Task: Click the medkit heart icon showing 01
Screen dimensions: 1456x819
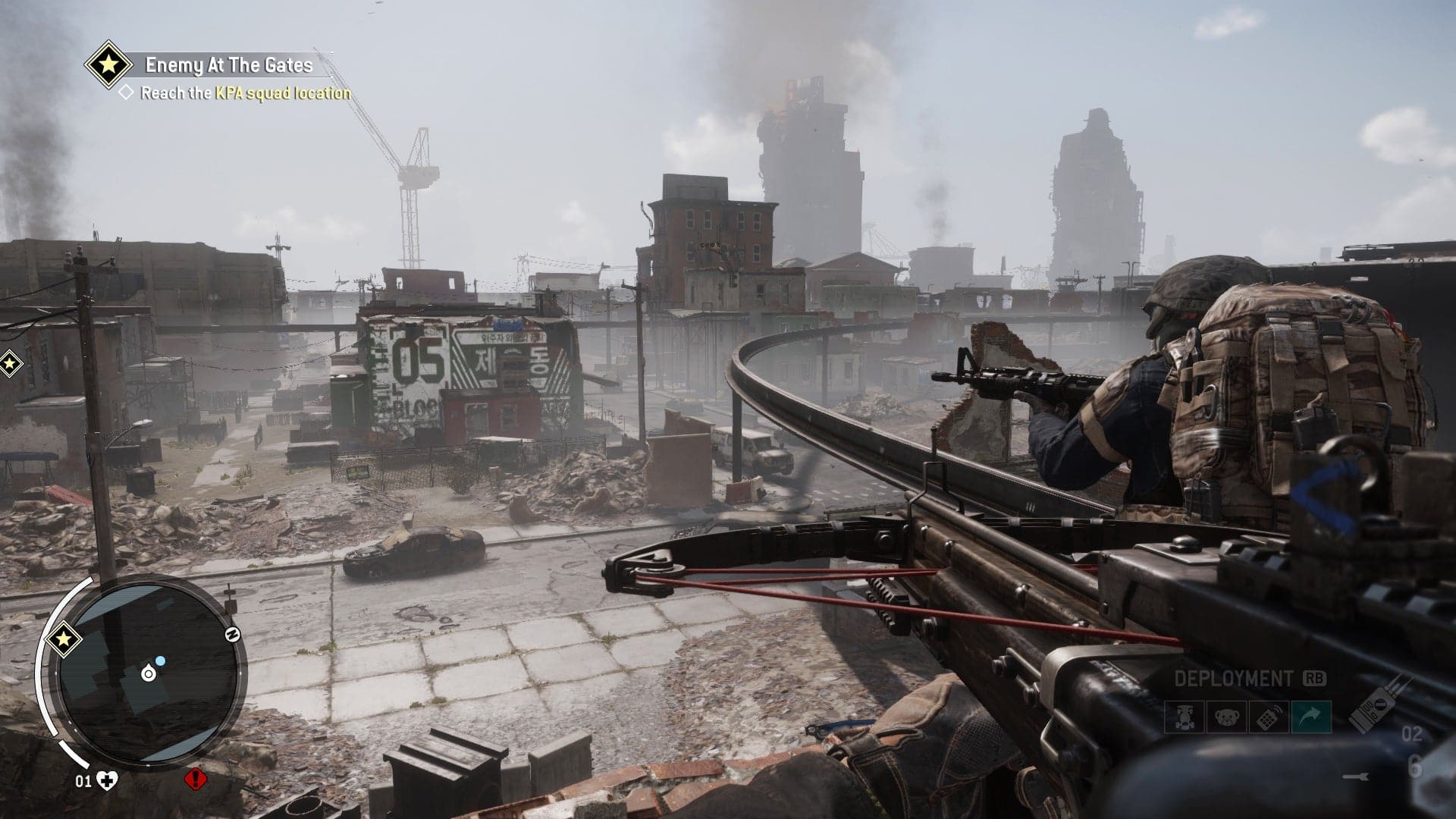Action: (107, 780)
